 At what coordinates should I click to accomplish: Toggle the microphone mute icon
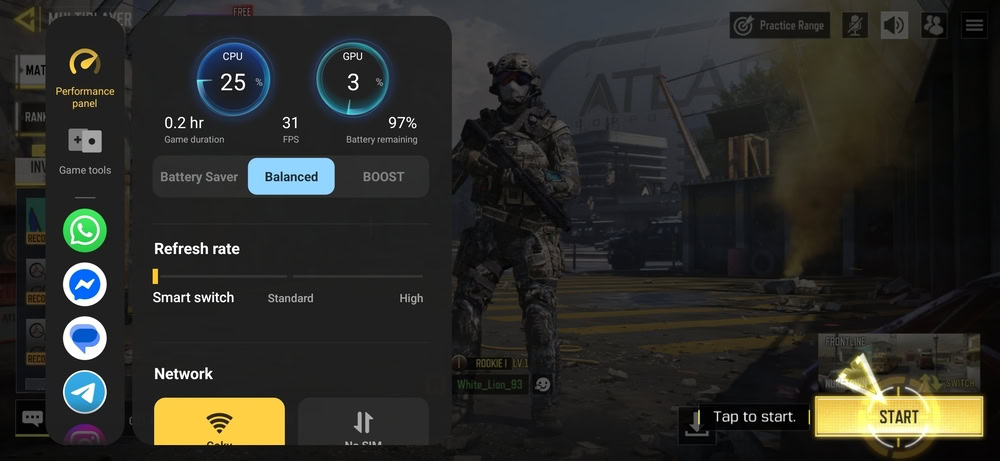pos(854,25)
